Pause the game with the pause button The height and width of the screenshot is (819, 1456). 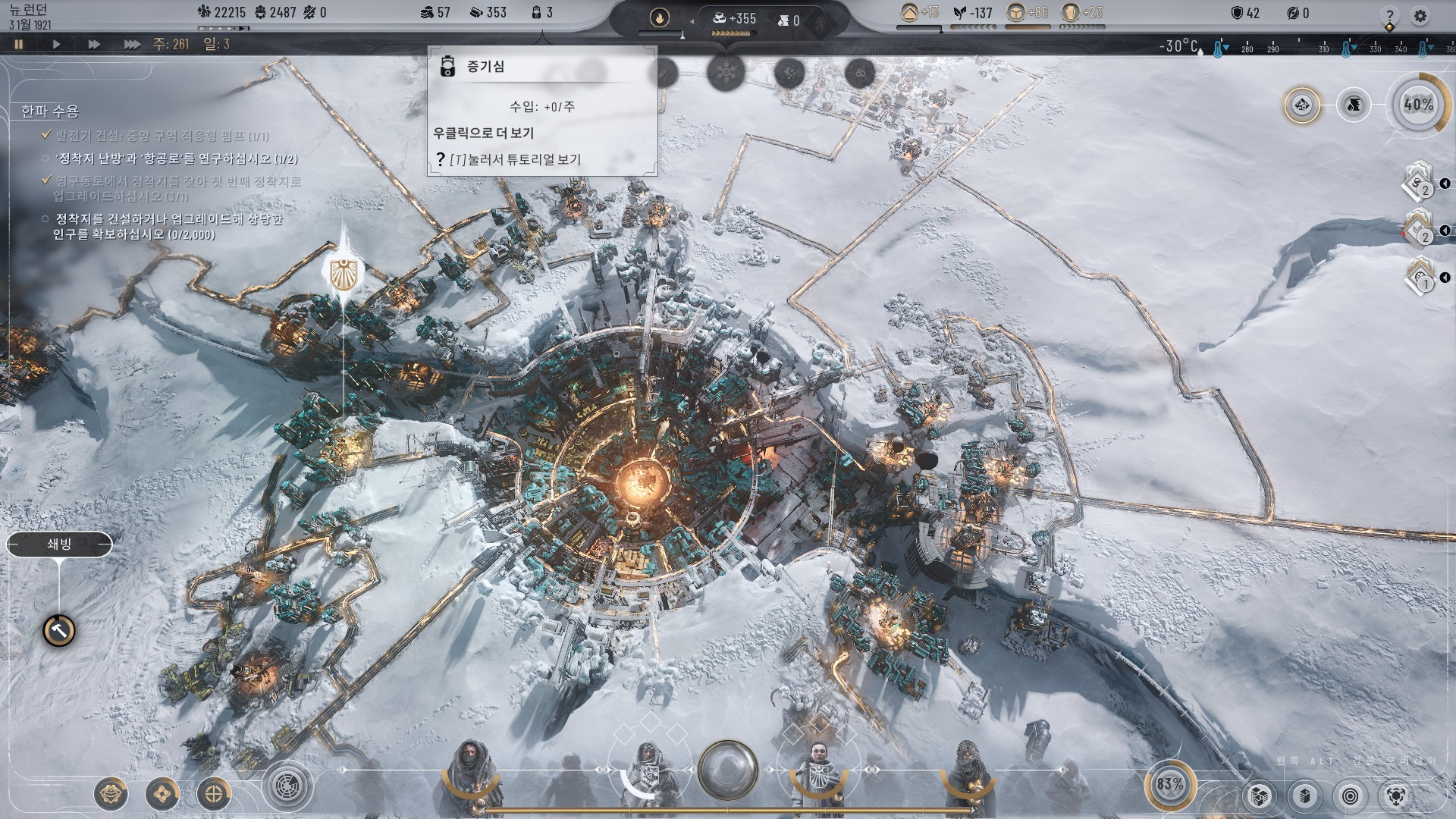(19, 44)
